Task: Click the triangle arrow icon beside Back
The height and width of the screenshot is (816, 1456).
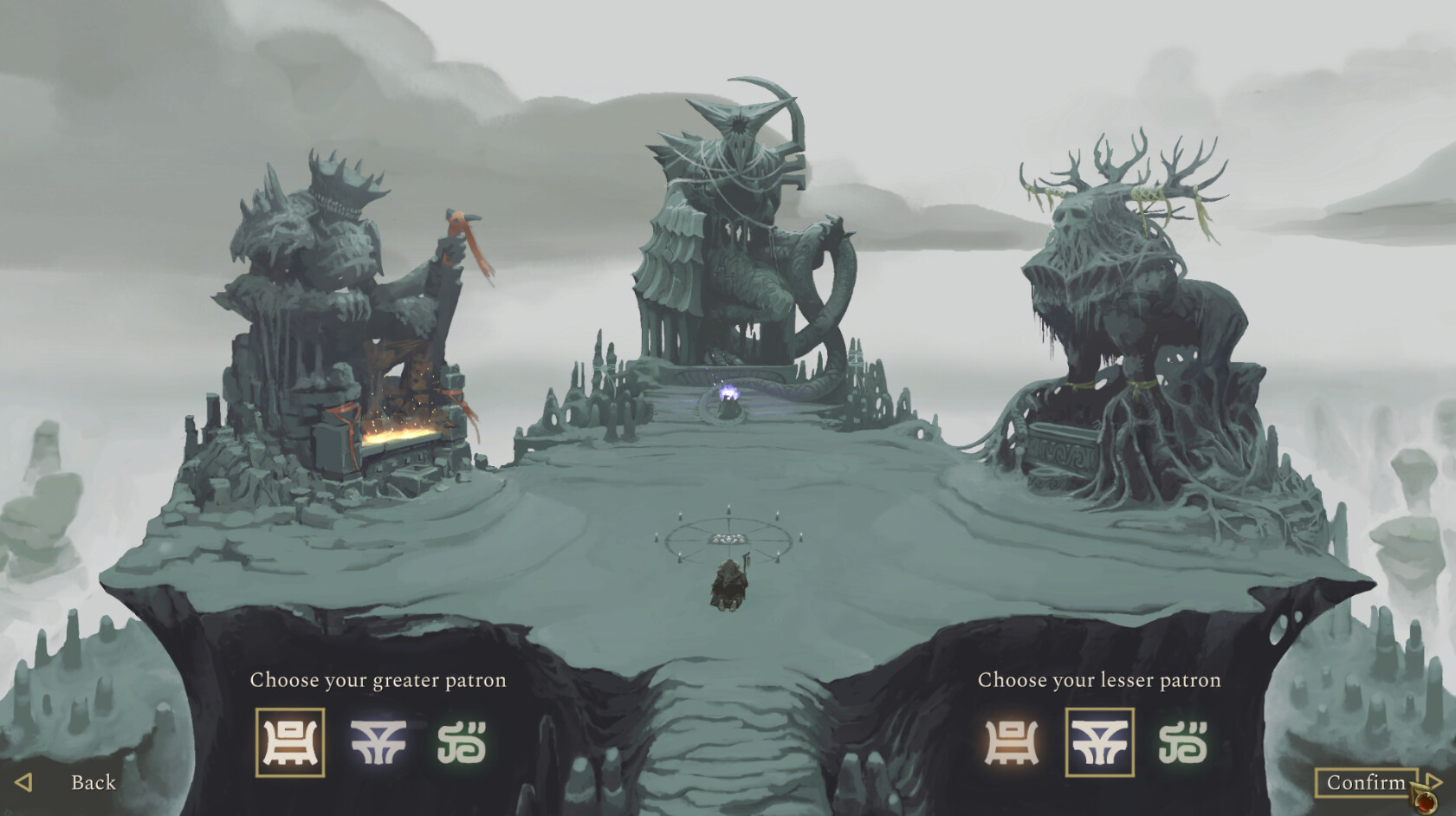Action: pos(23,783)
